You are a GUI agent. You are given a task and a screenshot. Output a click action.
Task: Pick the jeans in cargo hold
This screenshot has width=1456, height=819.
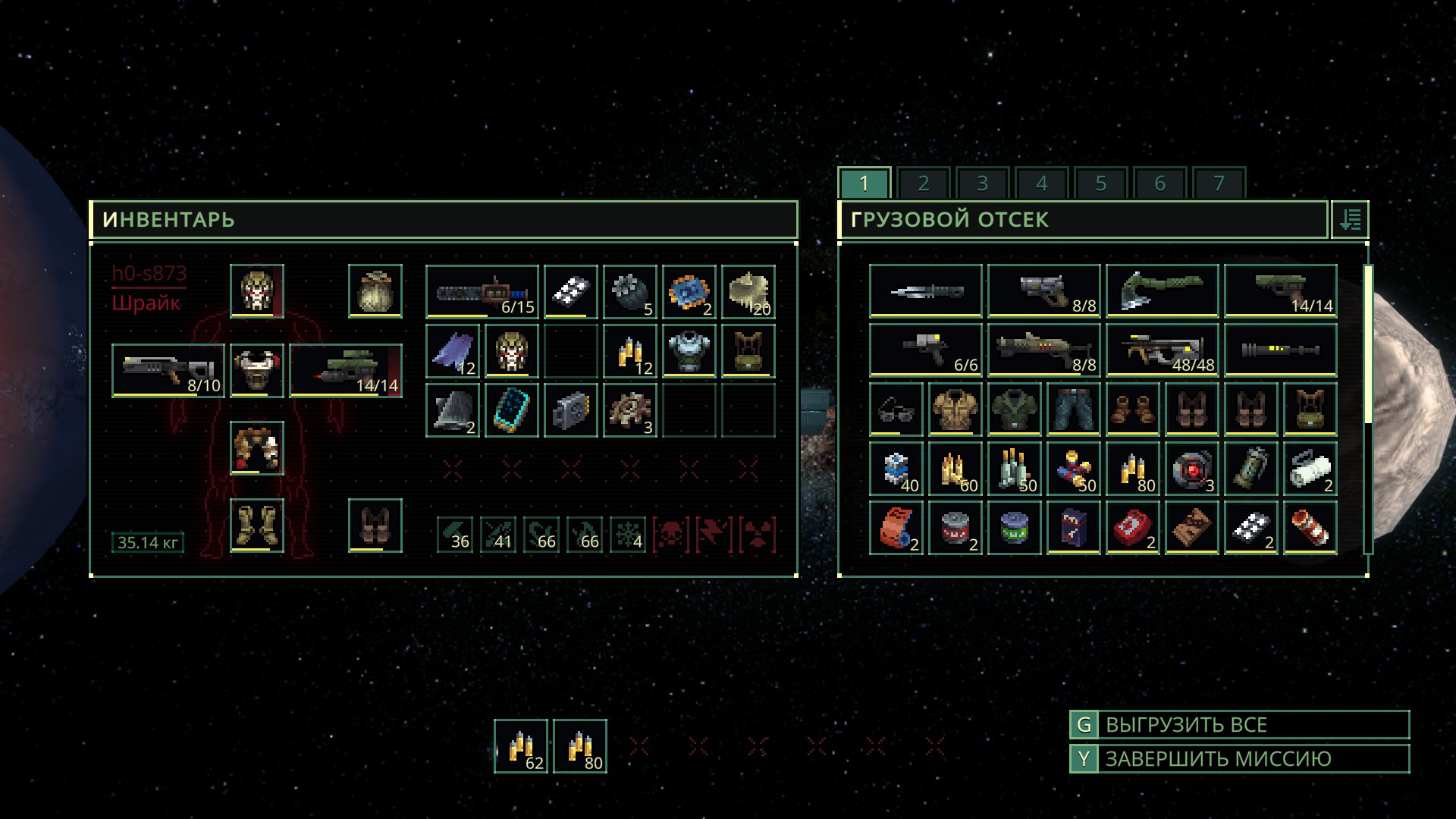[1074, 409]
